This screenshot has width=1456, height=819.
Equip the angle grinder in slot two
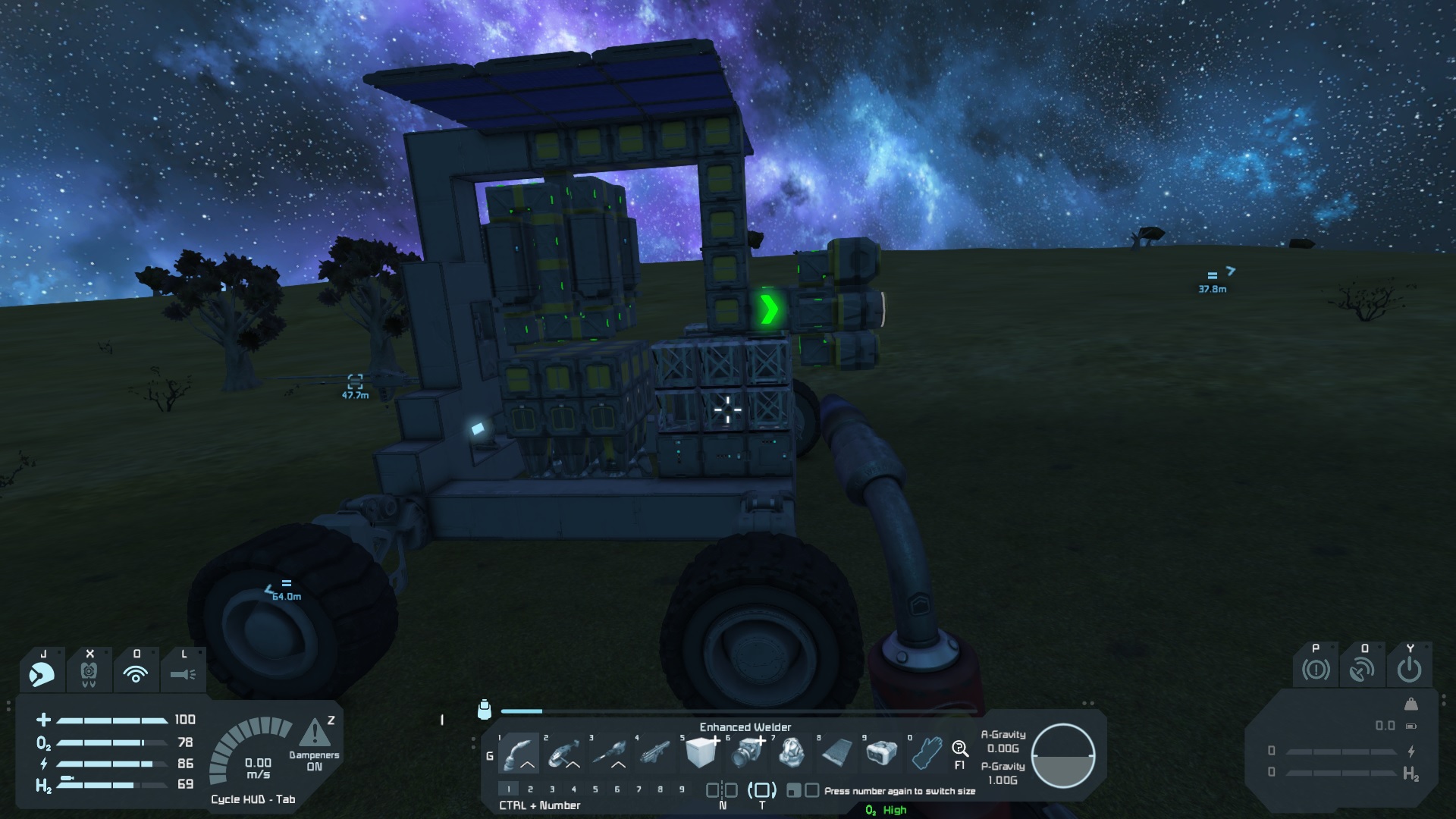(x=565, y=752)
